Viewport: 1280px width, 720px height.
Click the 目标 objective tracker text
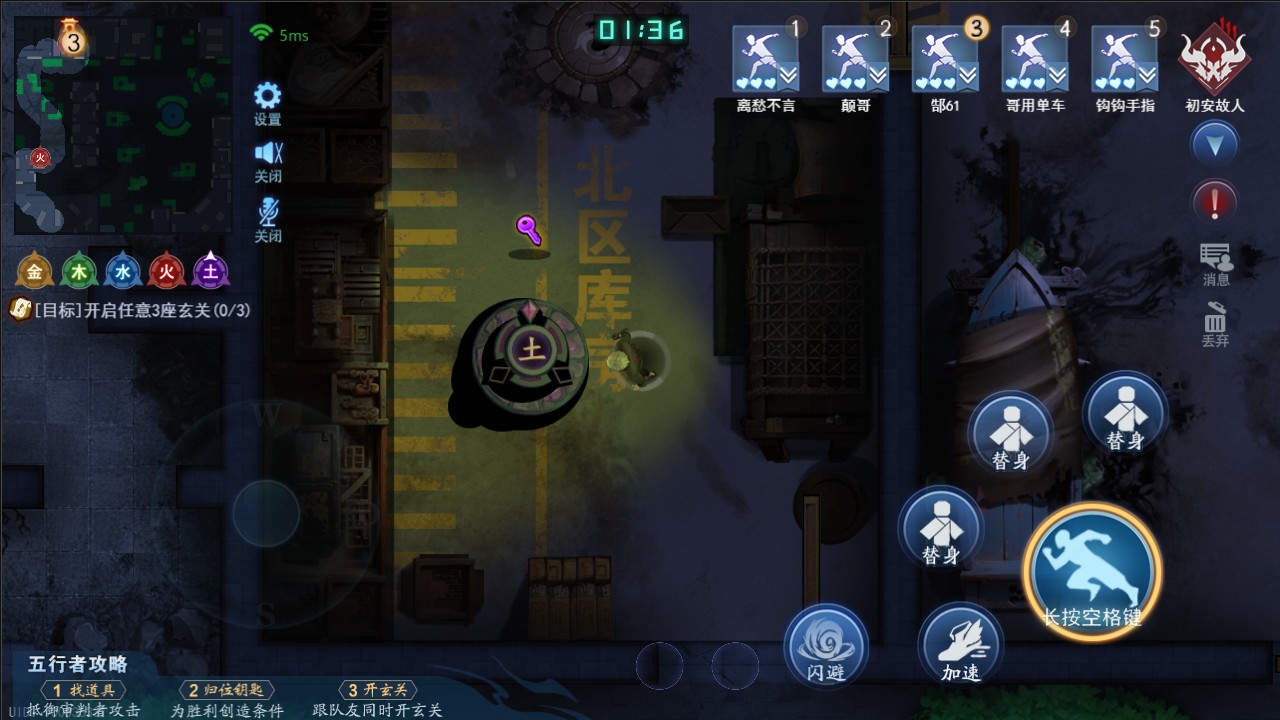tap(130, 310)
